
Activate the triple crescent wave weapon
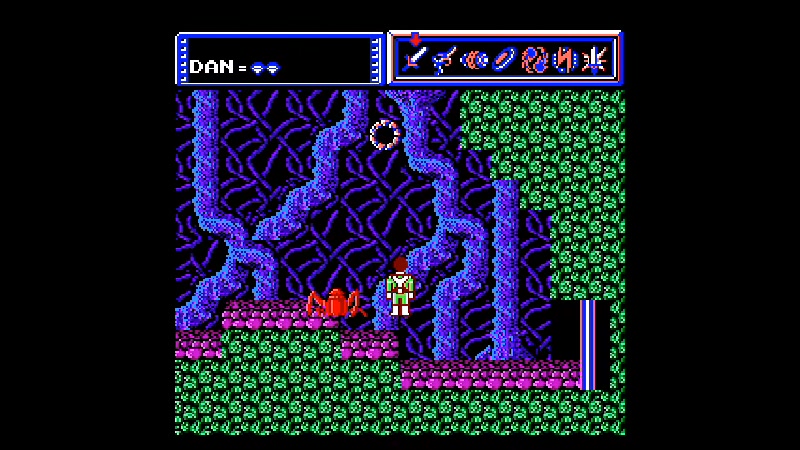click(x=475, y=61)
